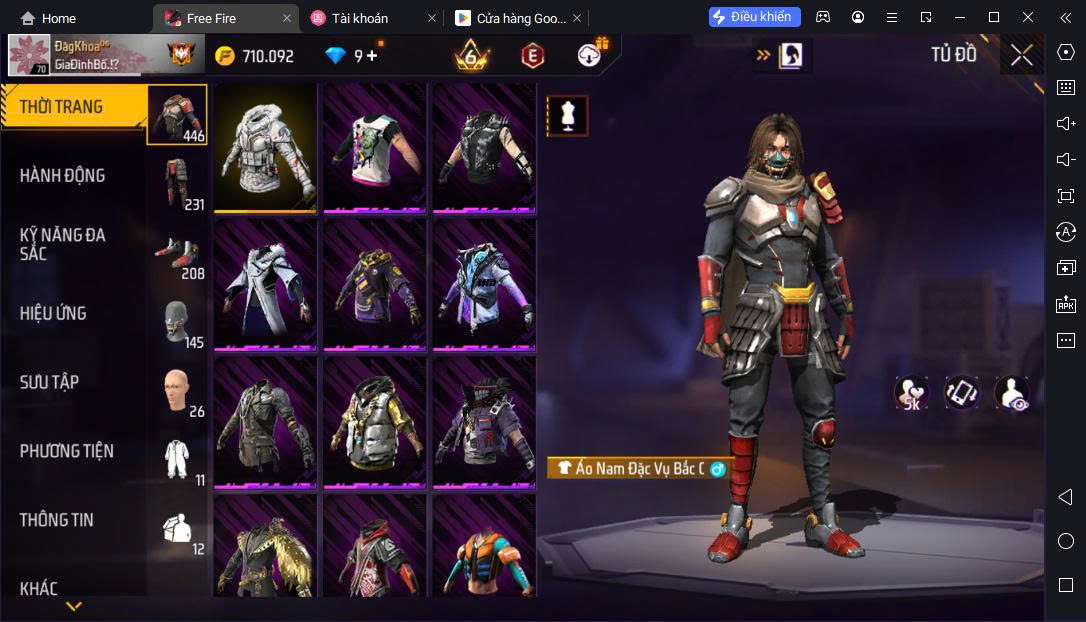Select the THỜI TRANG category tab

75,108
